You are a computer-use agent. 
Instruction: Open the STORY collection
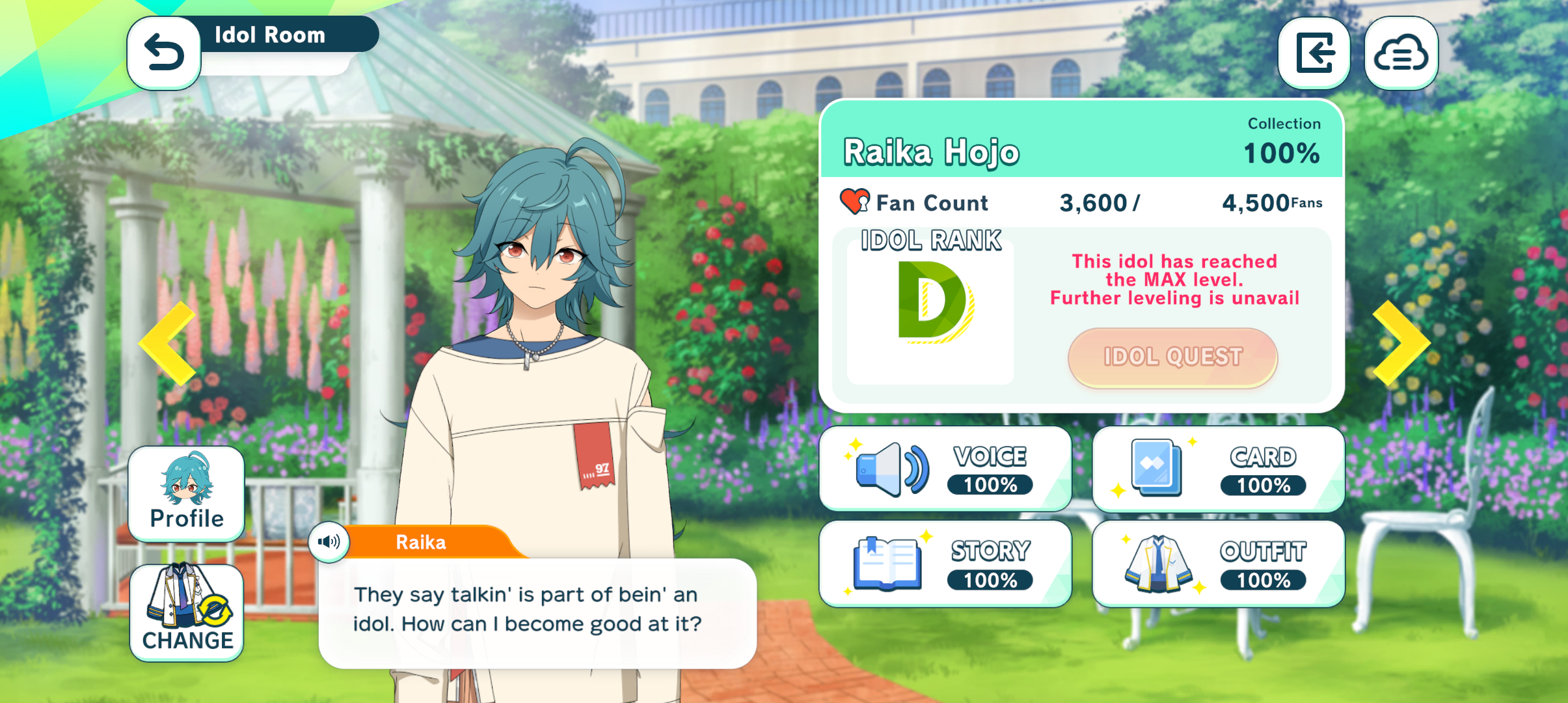(x=945, y=564)
